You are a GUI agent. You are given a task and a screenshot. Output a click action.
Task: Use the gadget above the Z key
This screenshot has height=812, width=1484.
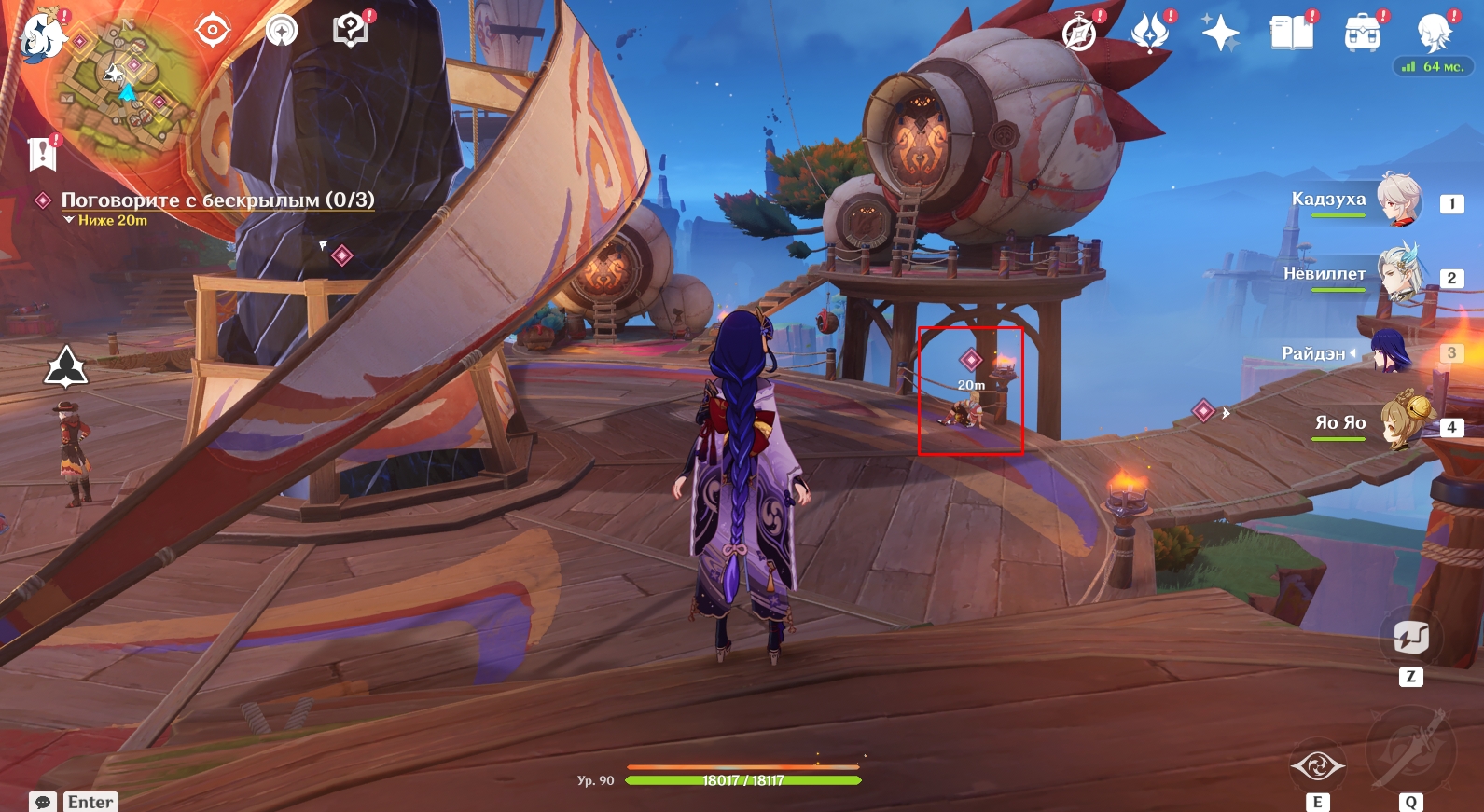[1410, 638]
